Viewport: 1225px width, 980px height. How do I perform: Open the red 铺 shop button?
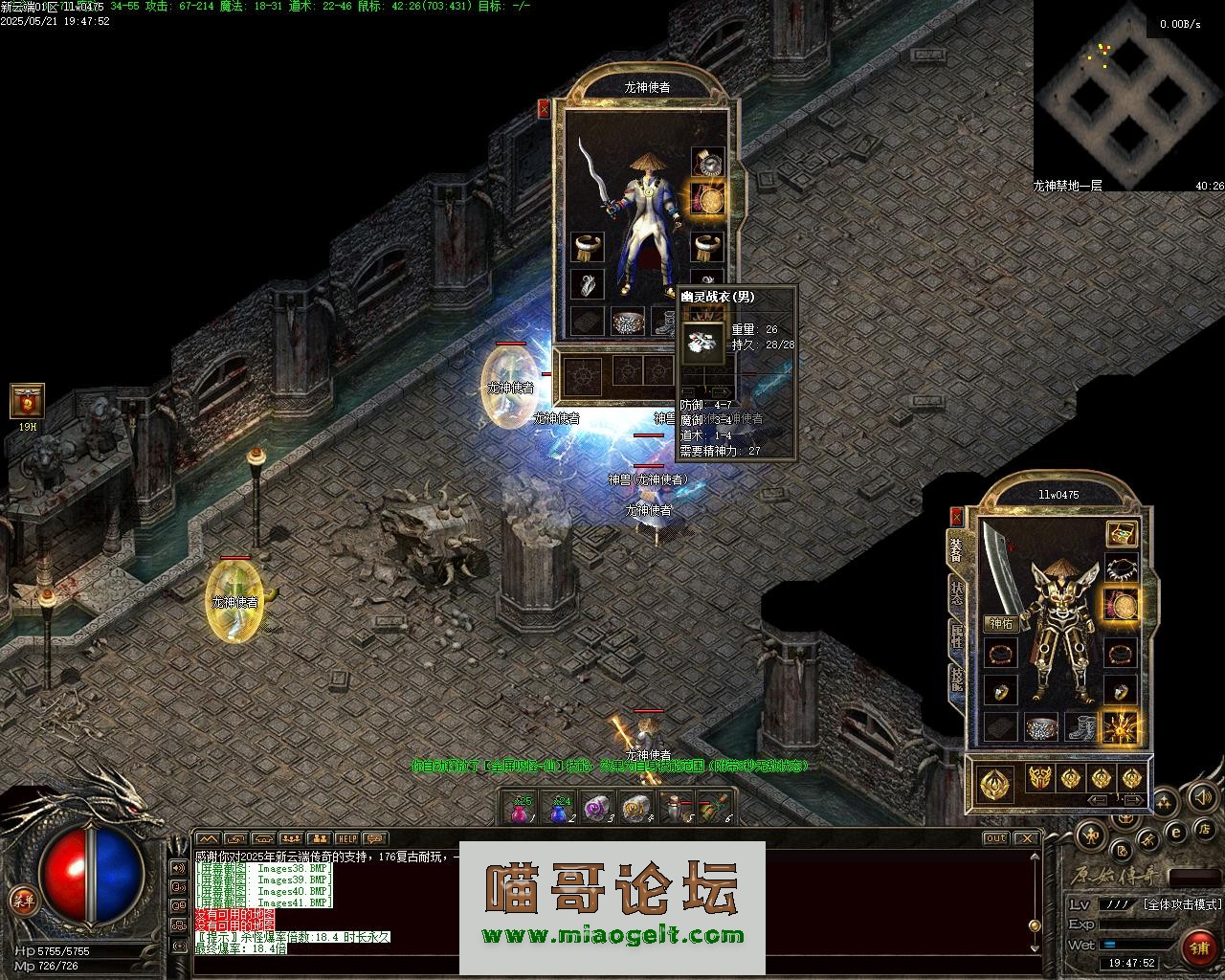[1198, 947]
